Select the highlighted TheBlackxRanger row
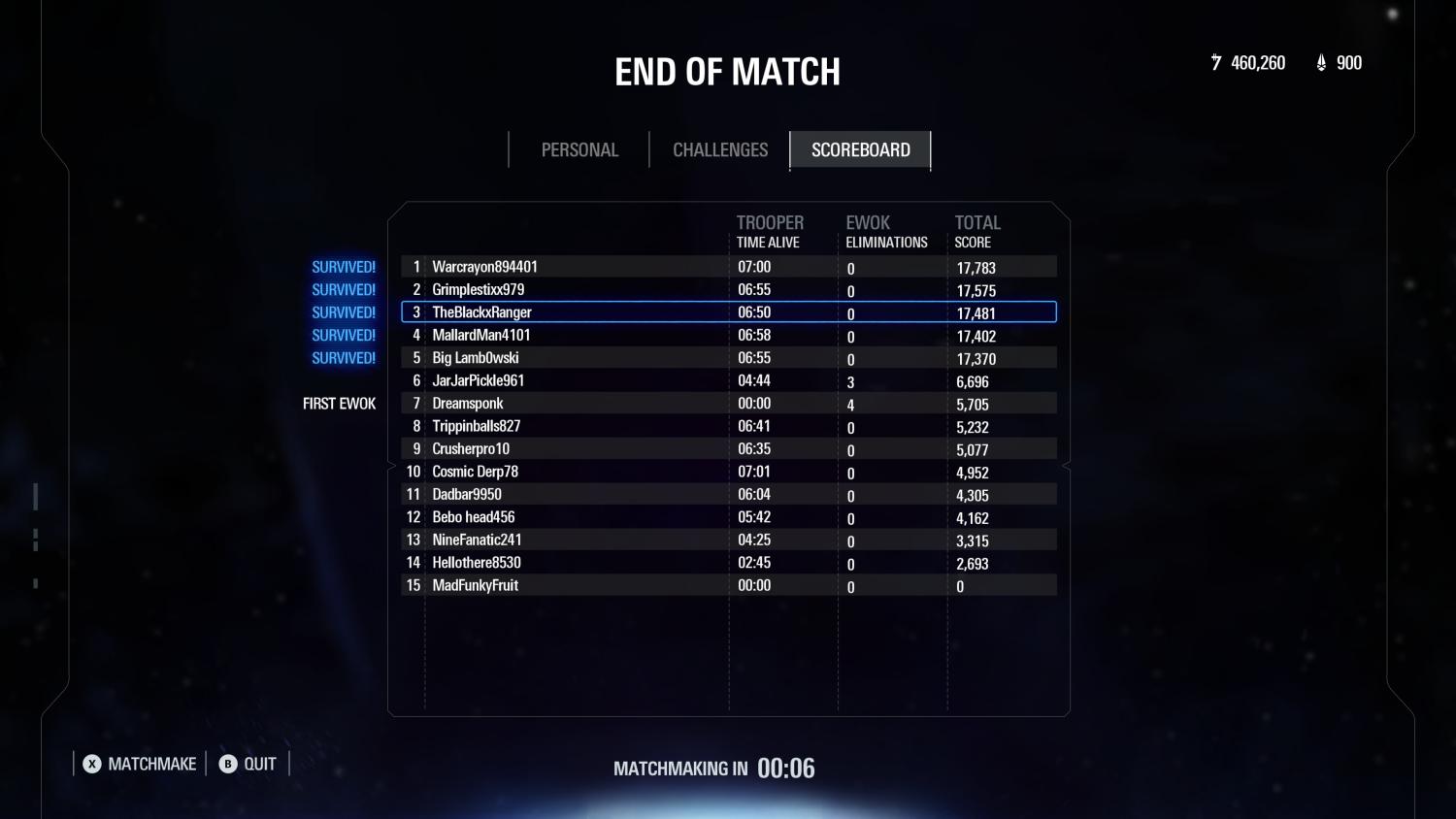Screen dimensions: 1456x819 tap(728, 311)
